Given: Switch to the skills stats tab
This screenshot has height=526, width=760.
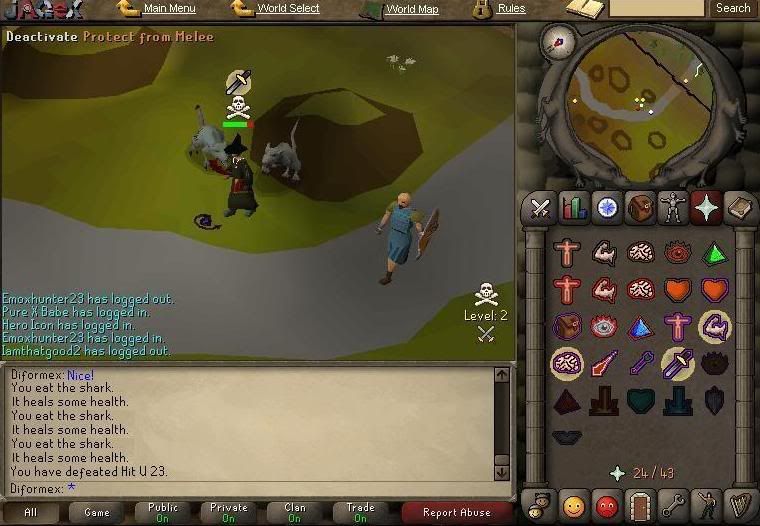Looking at the screenshot, I should click(574, 208).
